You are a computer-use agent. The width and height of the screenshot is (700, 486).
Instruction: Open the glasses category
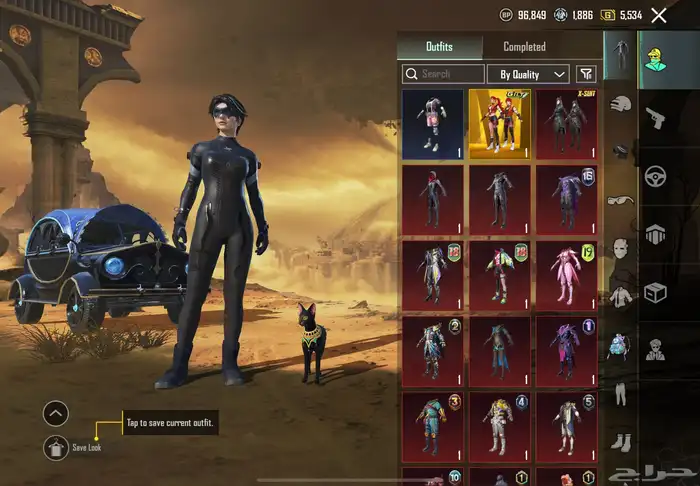620,200
